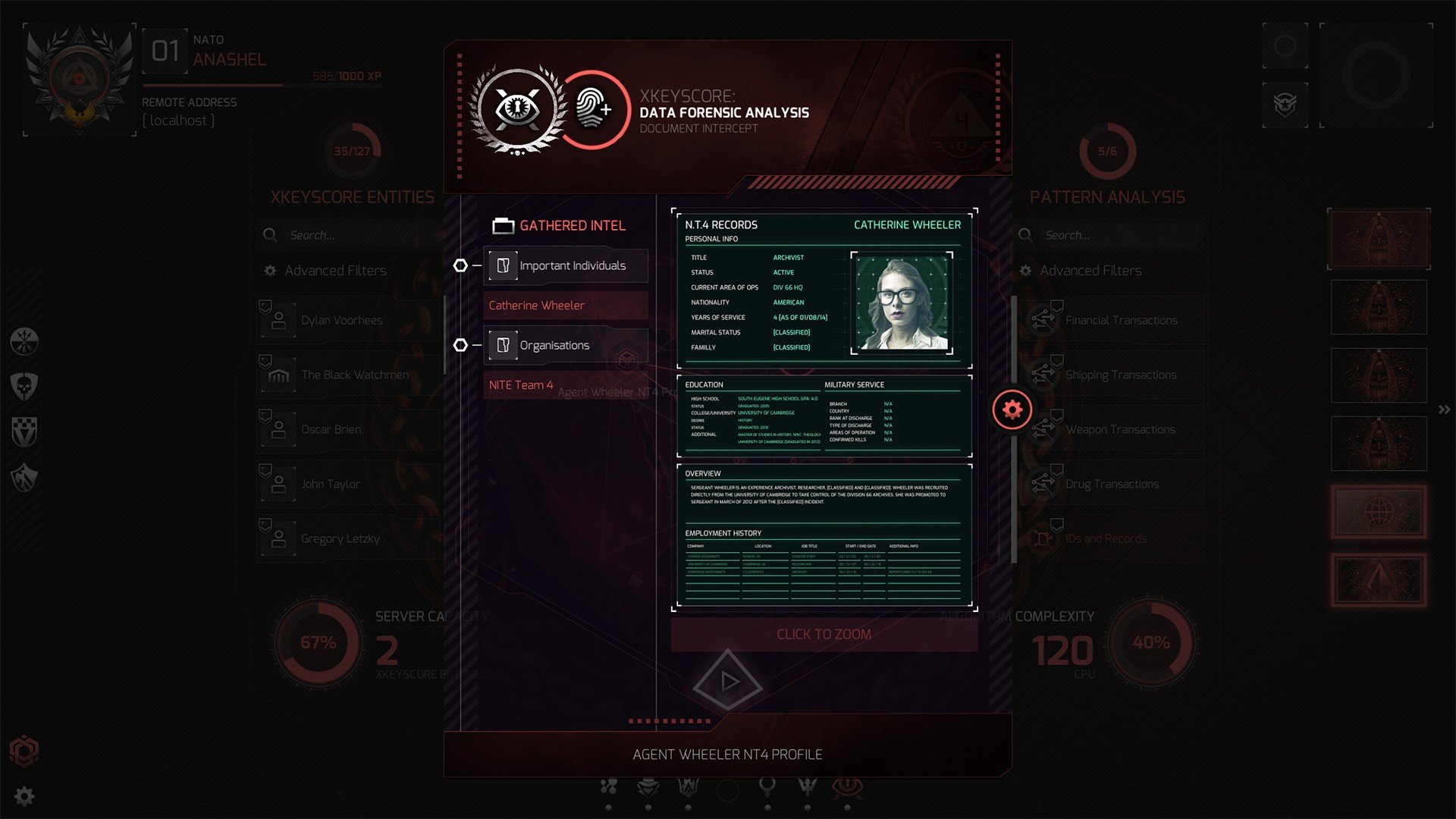The image size is (1456, 819).
Task: Select the helmet emblem in the bottom dock
Action: (x=648, y=786)
